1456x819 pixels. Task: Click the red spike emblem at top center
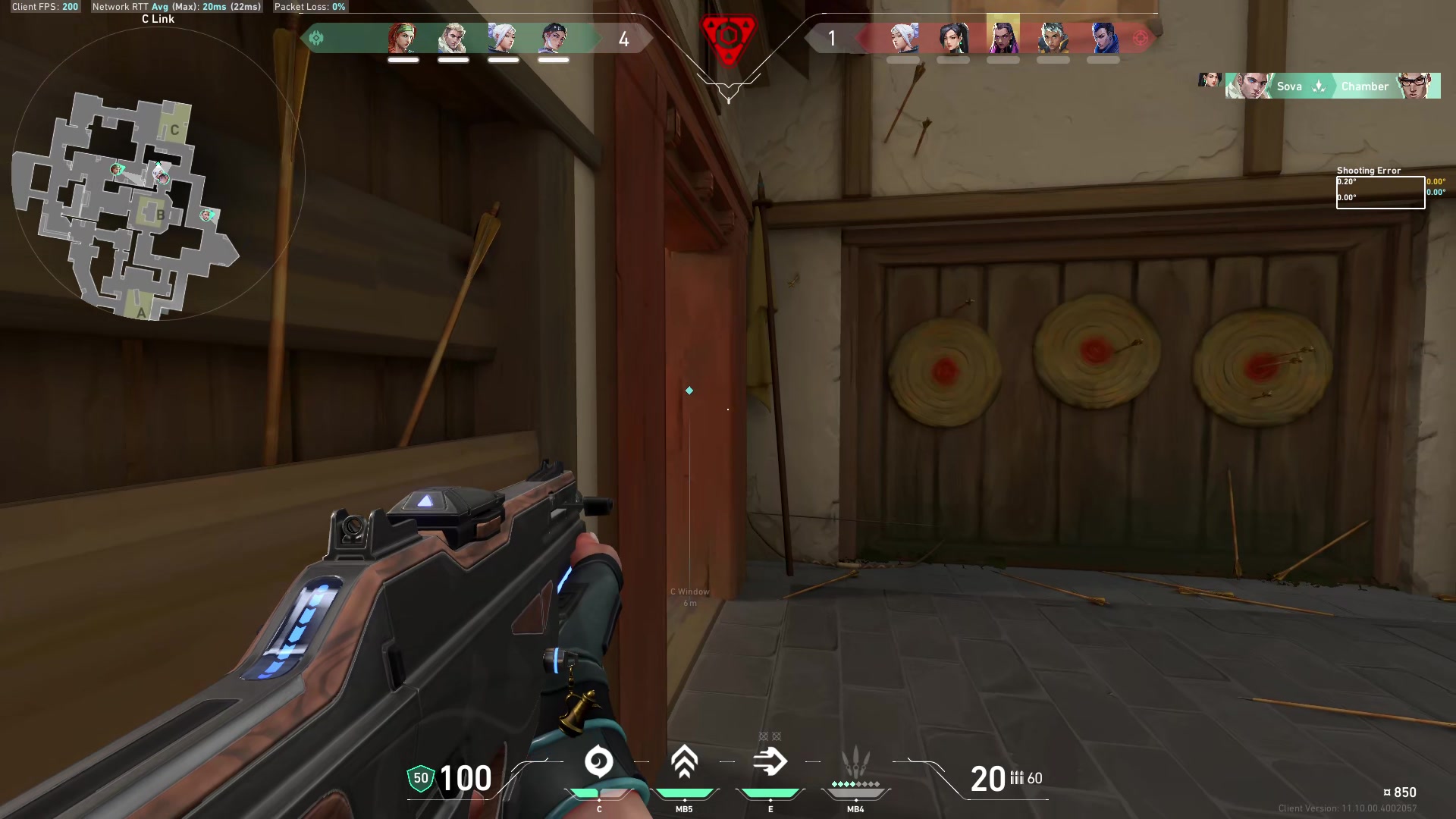pos(728,36)
